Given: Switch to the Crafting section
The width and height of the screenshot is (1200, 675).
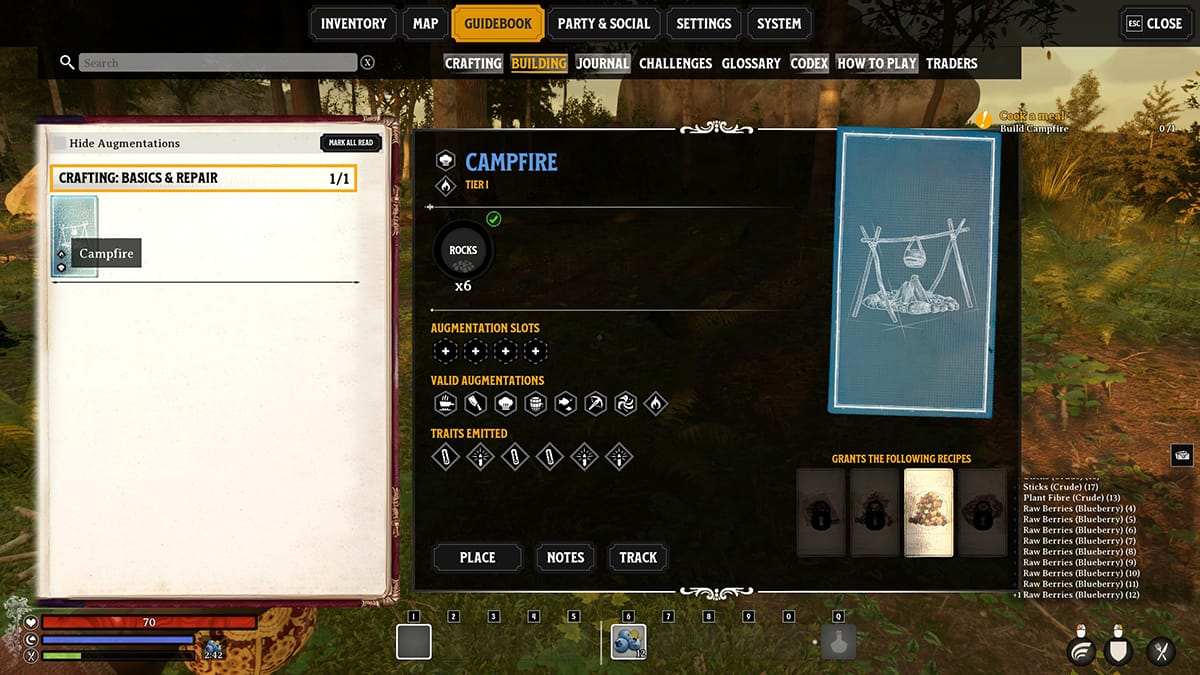Looking at the screenshot, I should coord(473,63).
